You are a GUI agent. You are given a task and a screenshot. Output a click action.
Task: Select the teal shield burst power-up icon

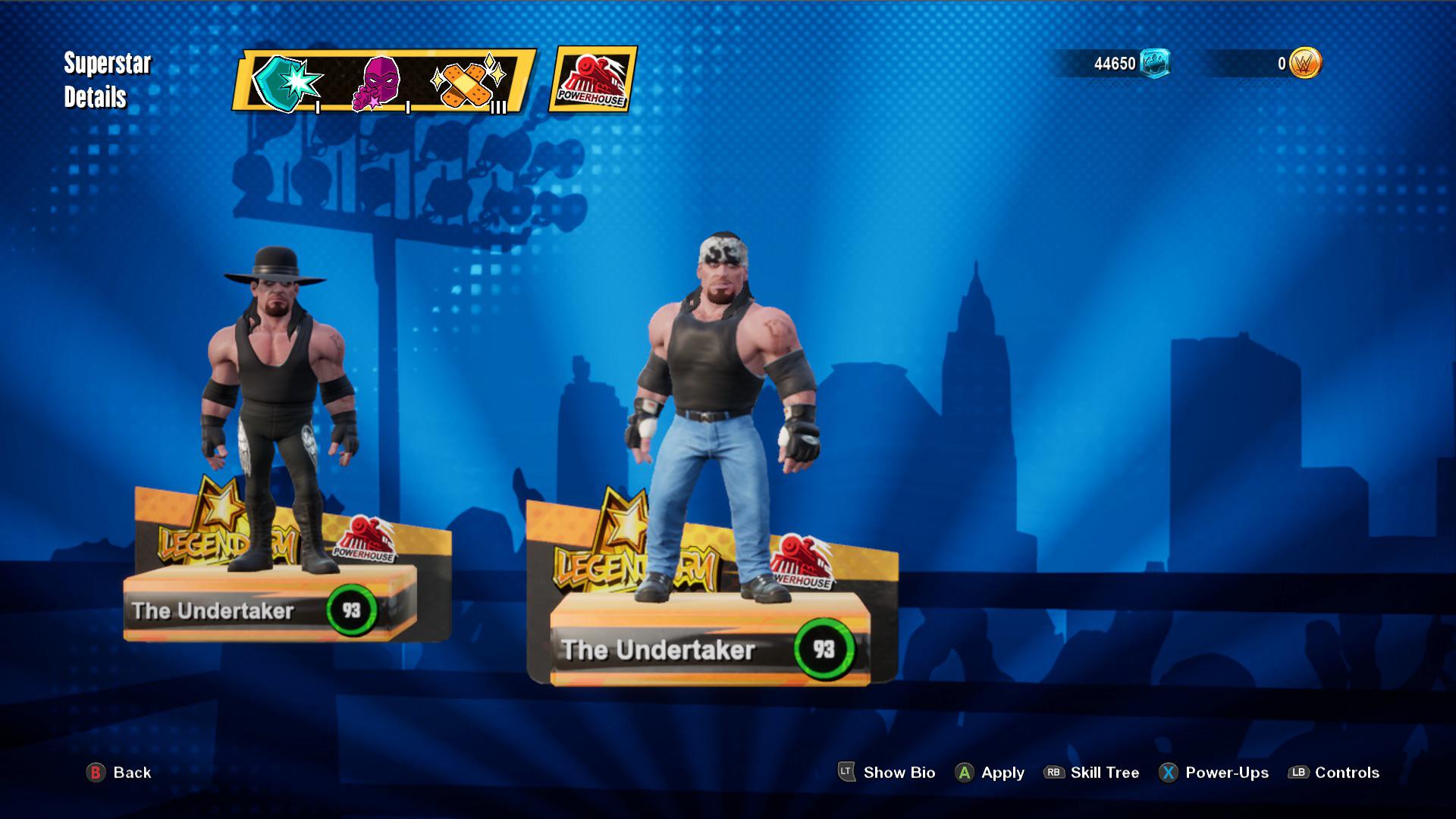coord(287,82)
